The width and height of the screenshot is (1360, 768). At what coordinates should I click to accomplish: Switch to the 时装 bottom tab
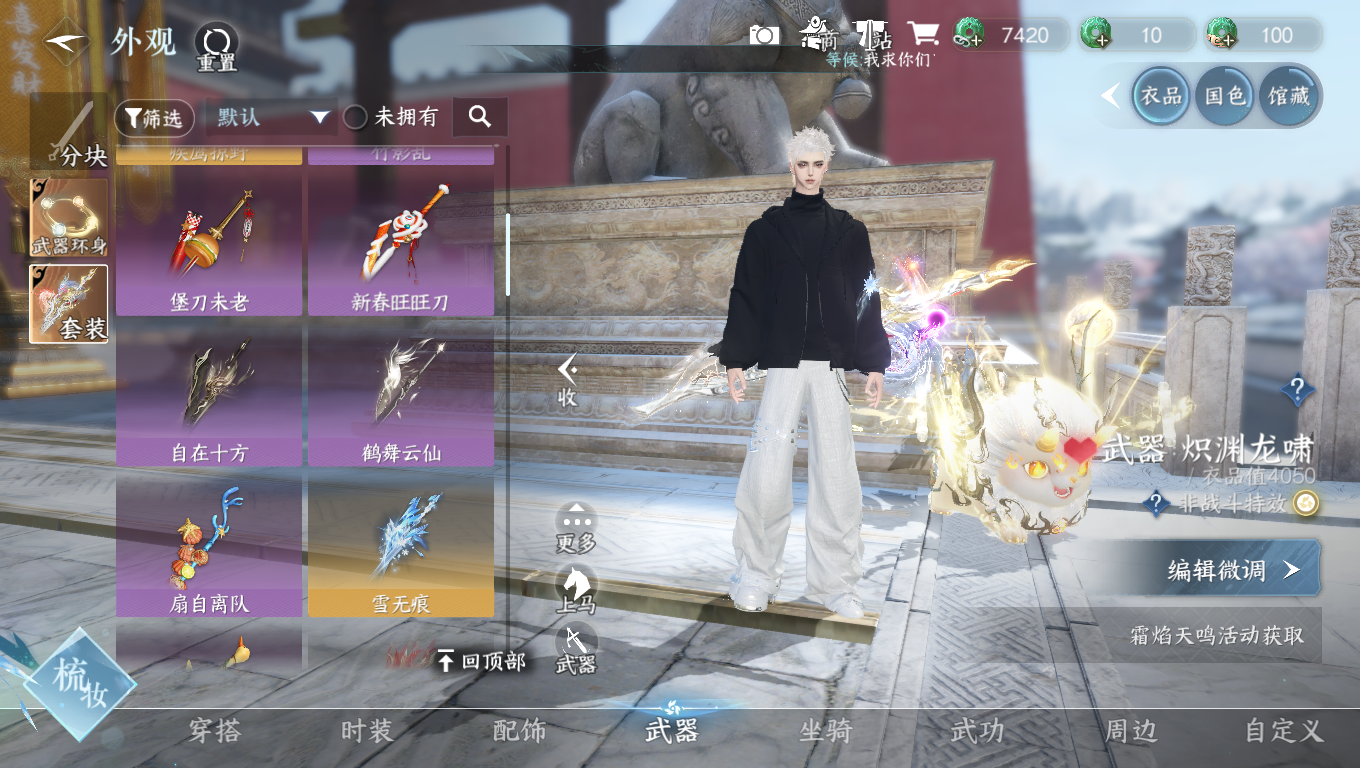tap(367, 731)
